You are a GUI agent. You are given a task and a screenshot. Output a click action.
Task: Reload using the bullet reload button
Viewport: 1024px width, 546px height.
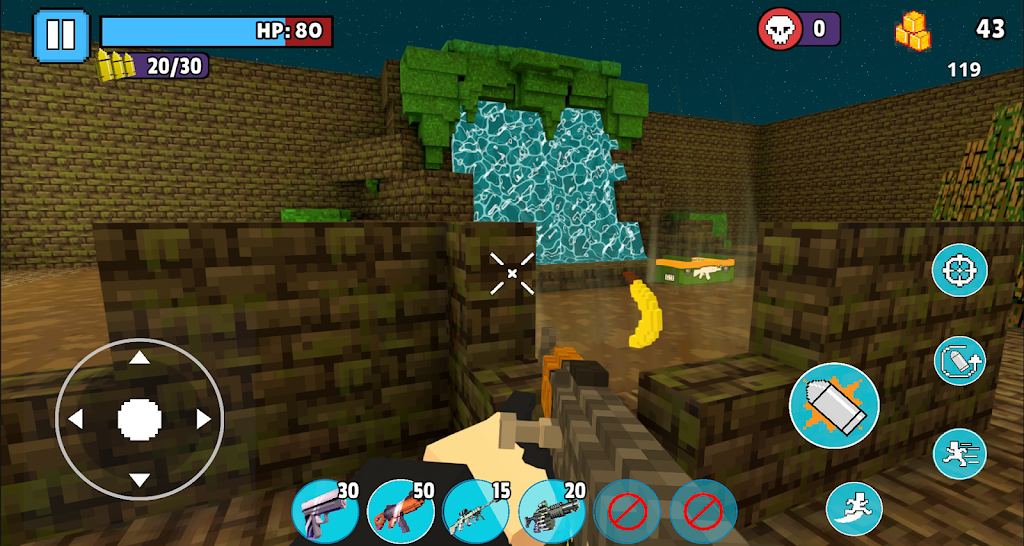[960, 362]
